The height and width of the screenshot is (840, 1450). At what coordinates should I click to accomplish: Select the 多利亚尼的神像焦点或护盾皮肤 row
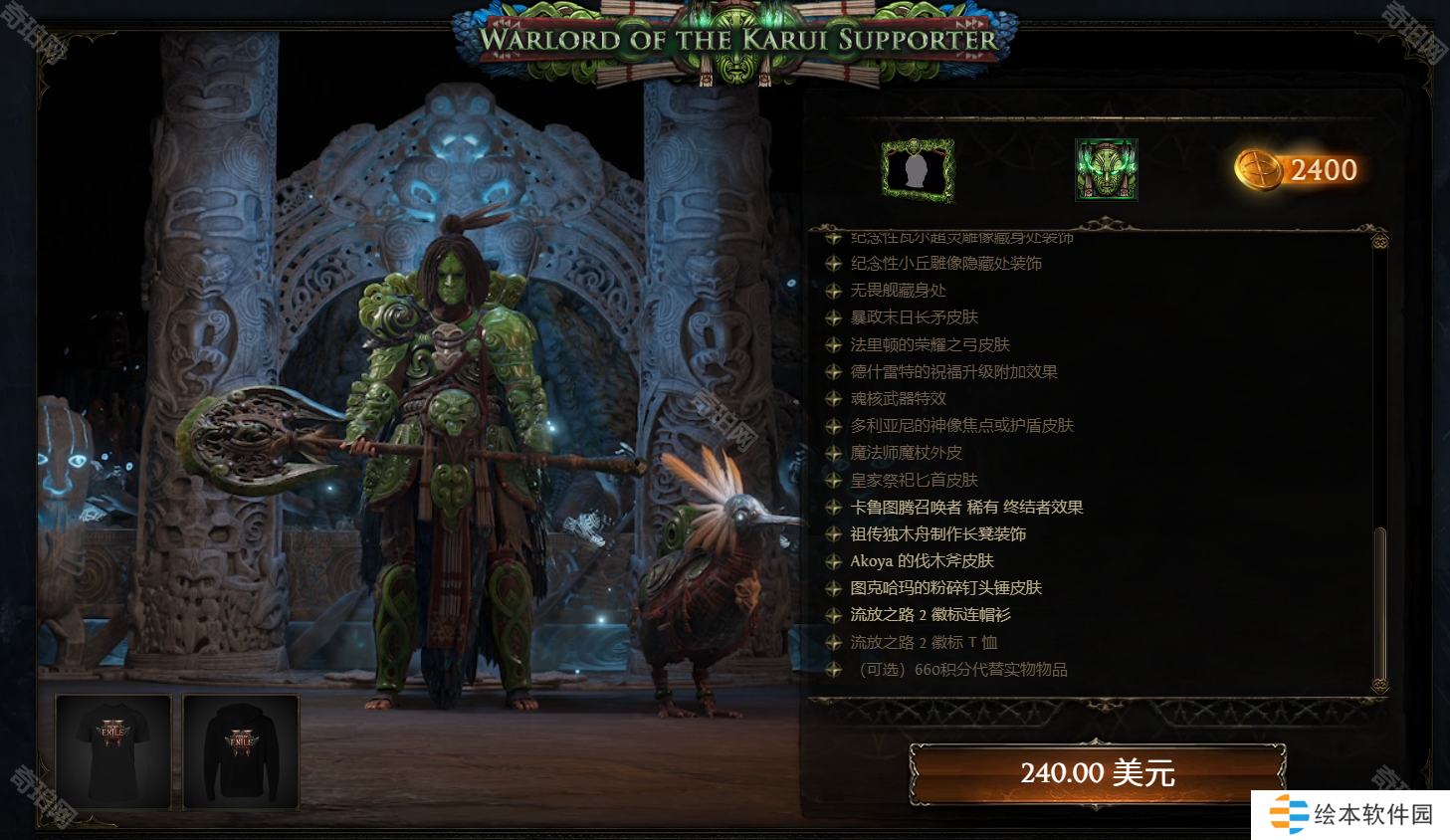coord(961,426)
